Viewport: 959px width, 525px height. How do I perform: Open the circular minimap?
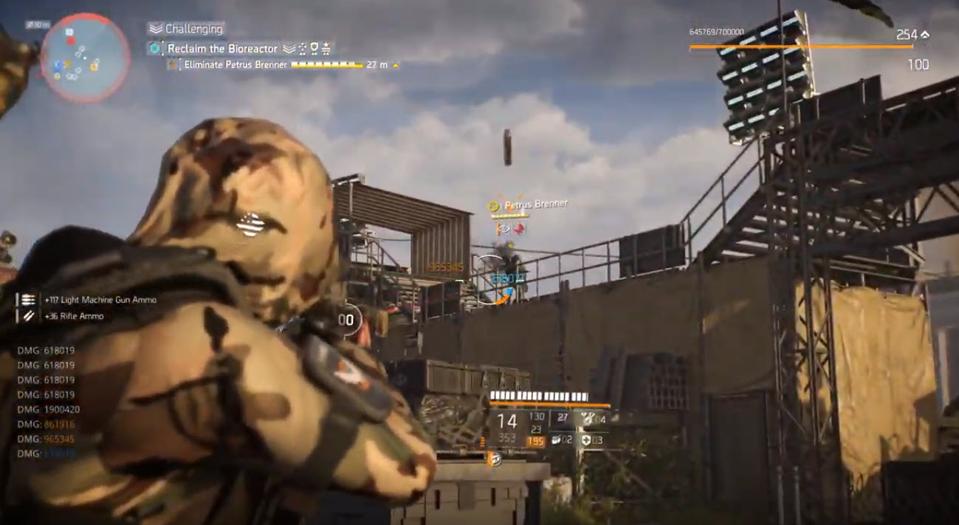click(x=84, y=57)
